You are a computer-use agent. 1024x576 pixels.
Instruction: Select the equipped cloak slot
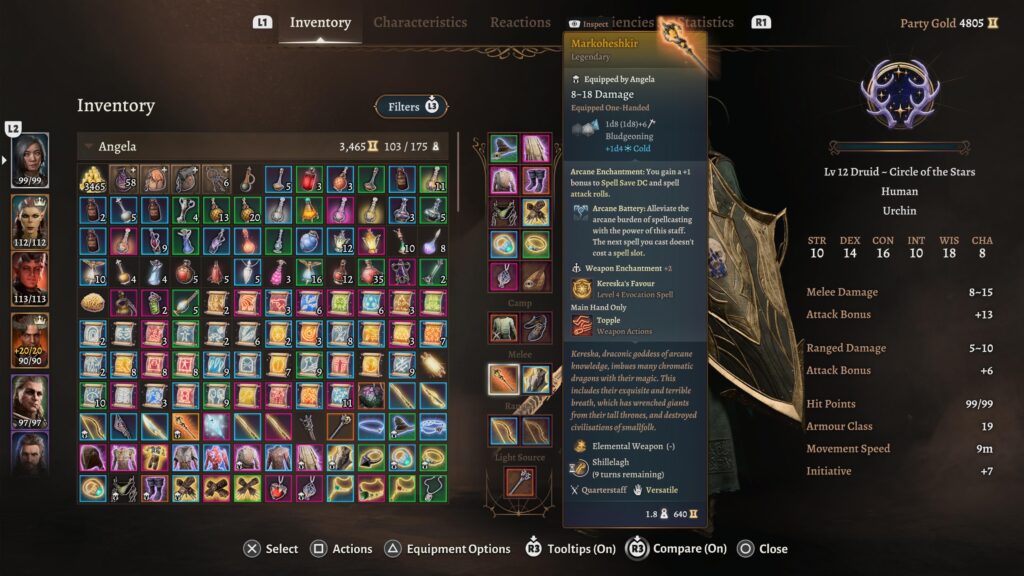(536, 149)
